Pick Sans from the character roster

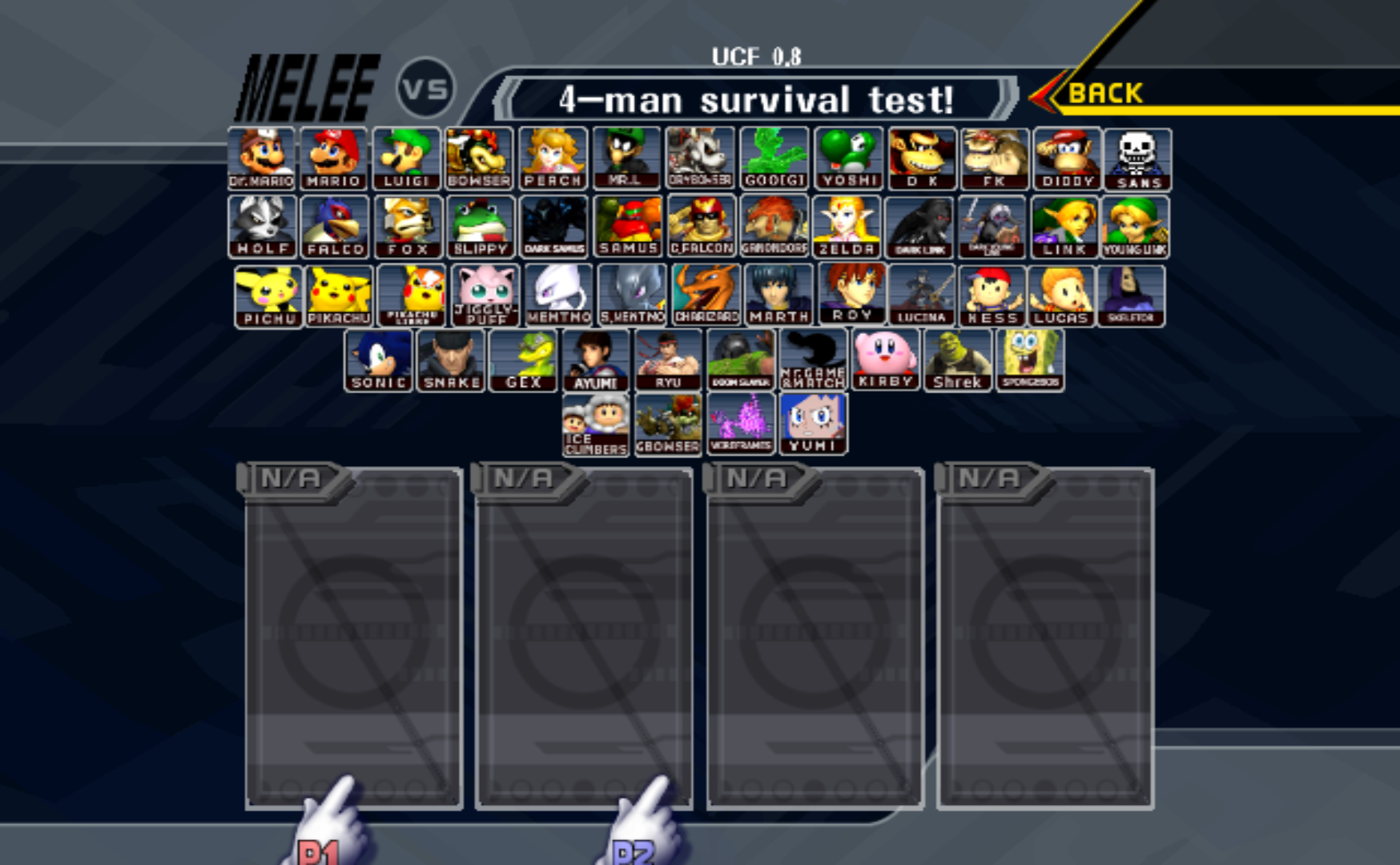pyautogui.click(x=1141, y=158)
